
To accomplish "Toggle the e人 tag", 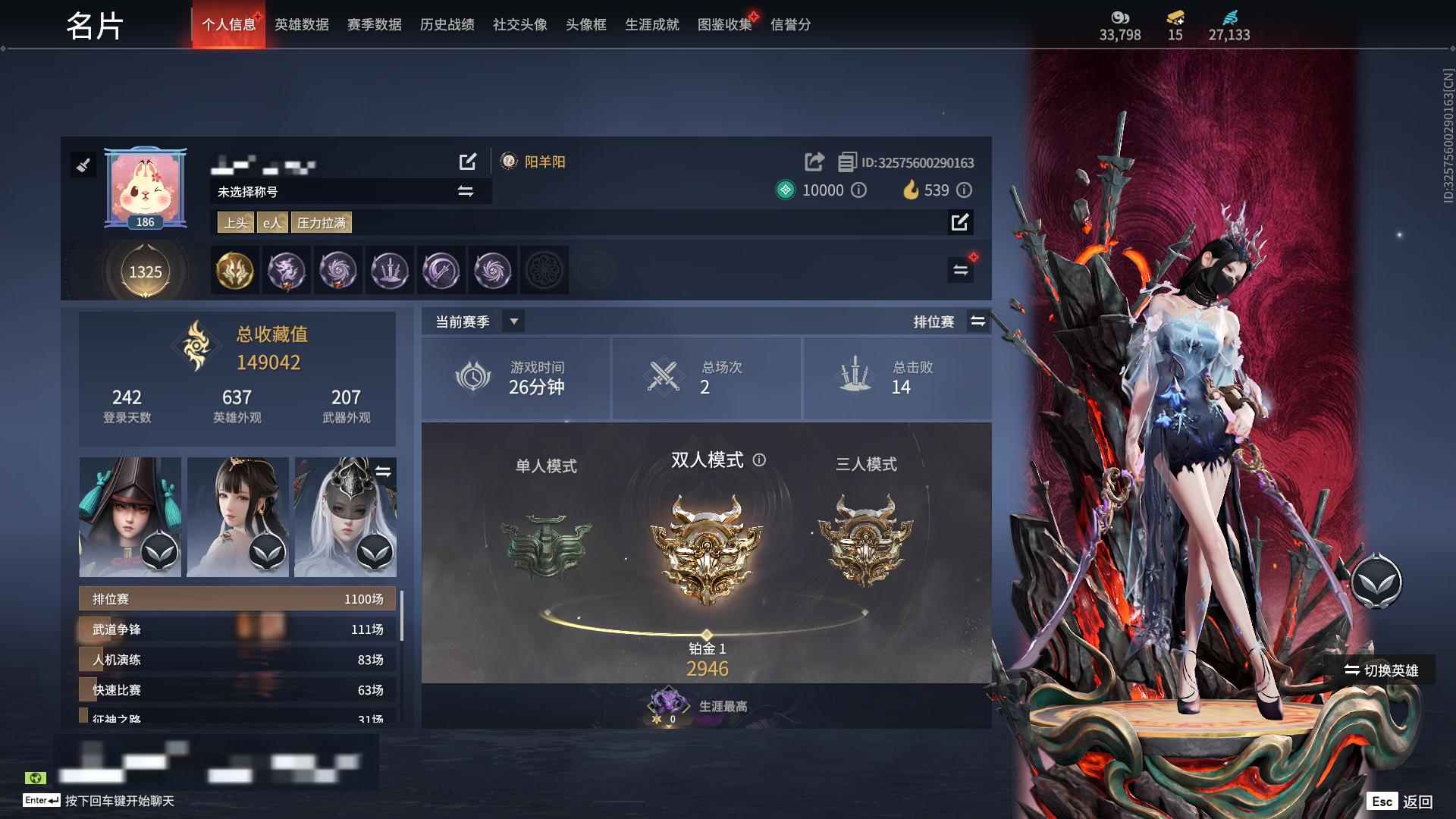I will tap(272, 222).
